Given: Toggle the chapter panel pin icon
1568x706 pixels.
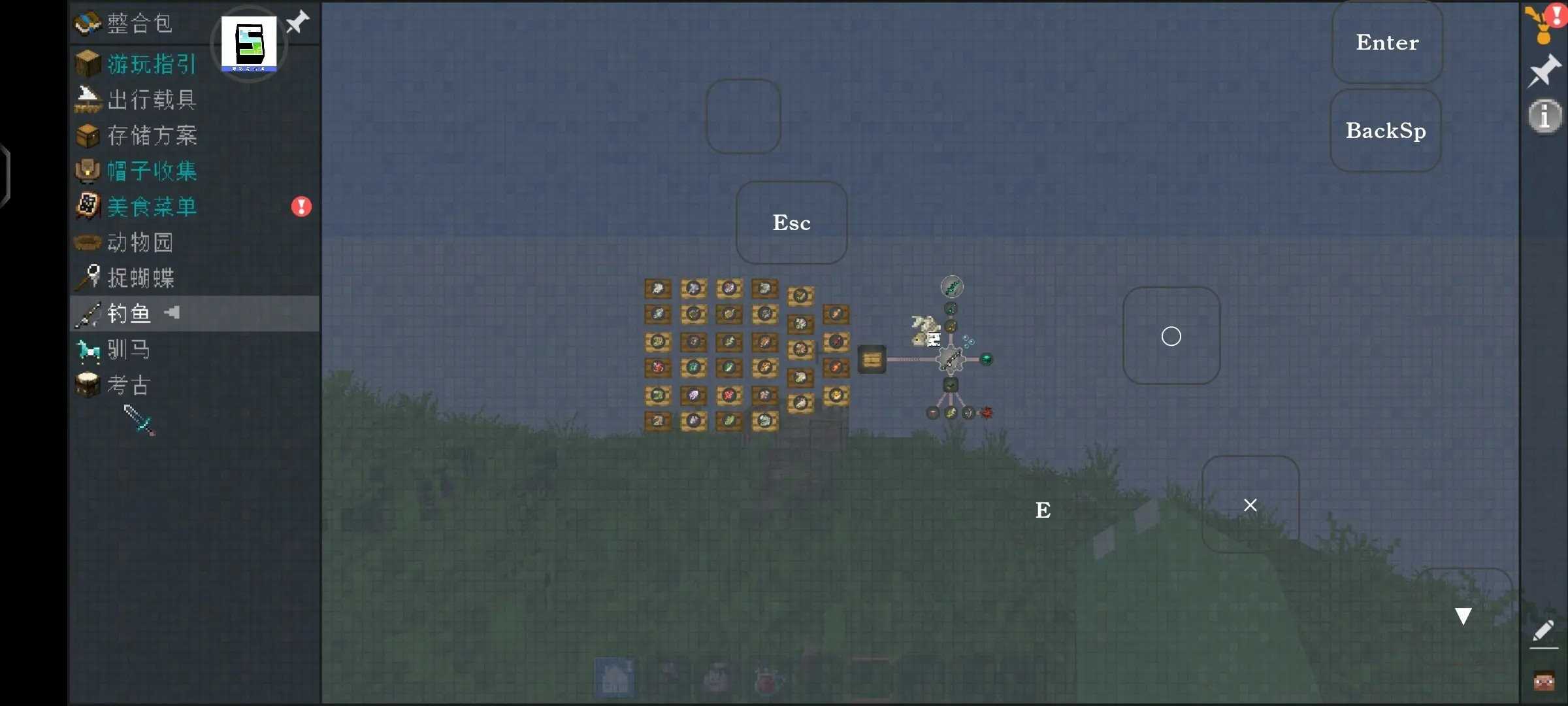Looking at the screenshot, I should 298,22.
